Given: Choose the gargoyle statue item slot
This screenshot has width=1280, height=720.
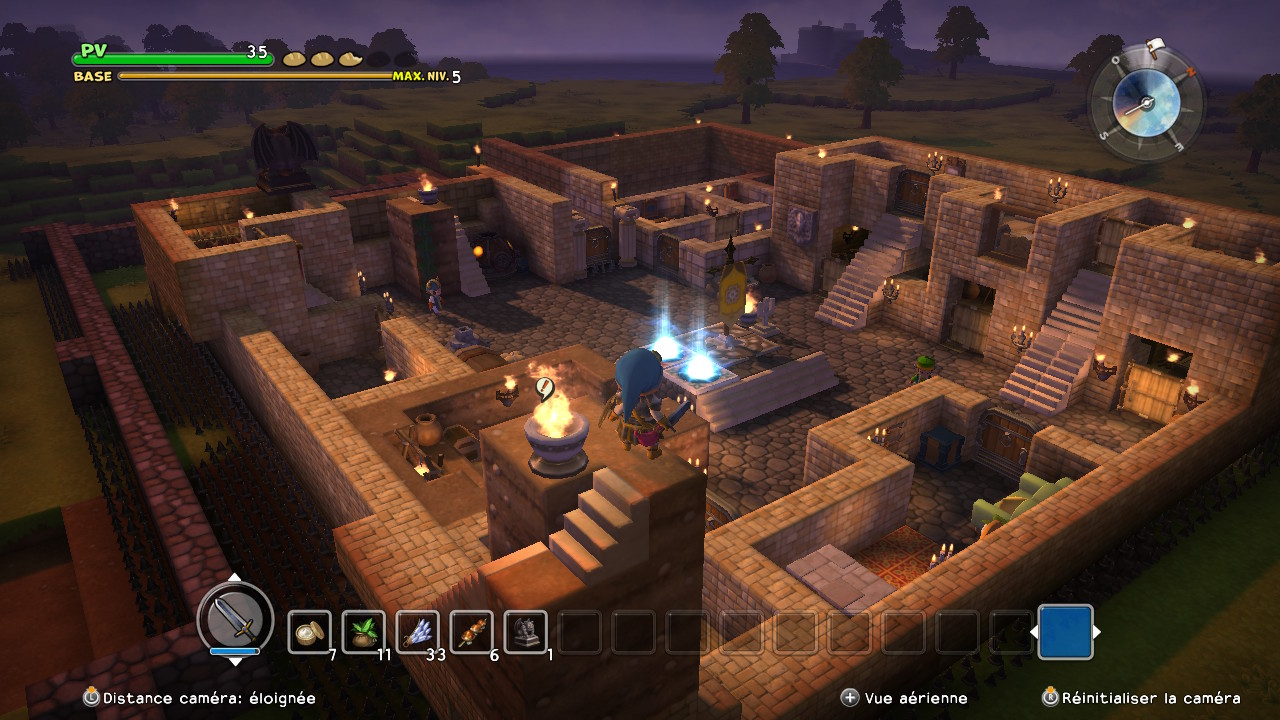Looking at the screenshot, I should pos(526,632).
